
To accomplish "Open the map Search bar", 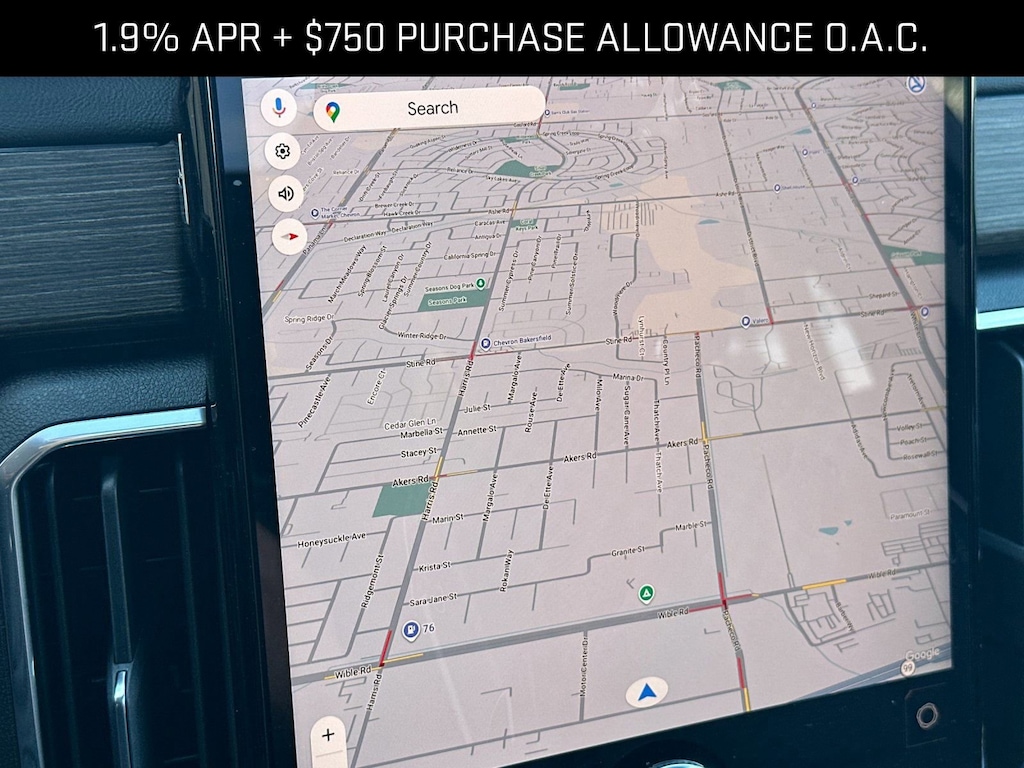I will pyautogui.click(x=430, y=108).
